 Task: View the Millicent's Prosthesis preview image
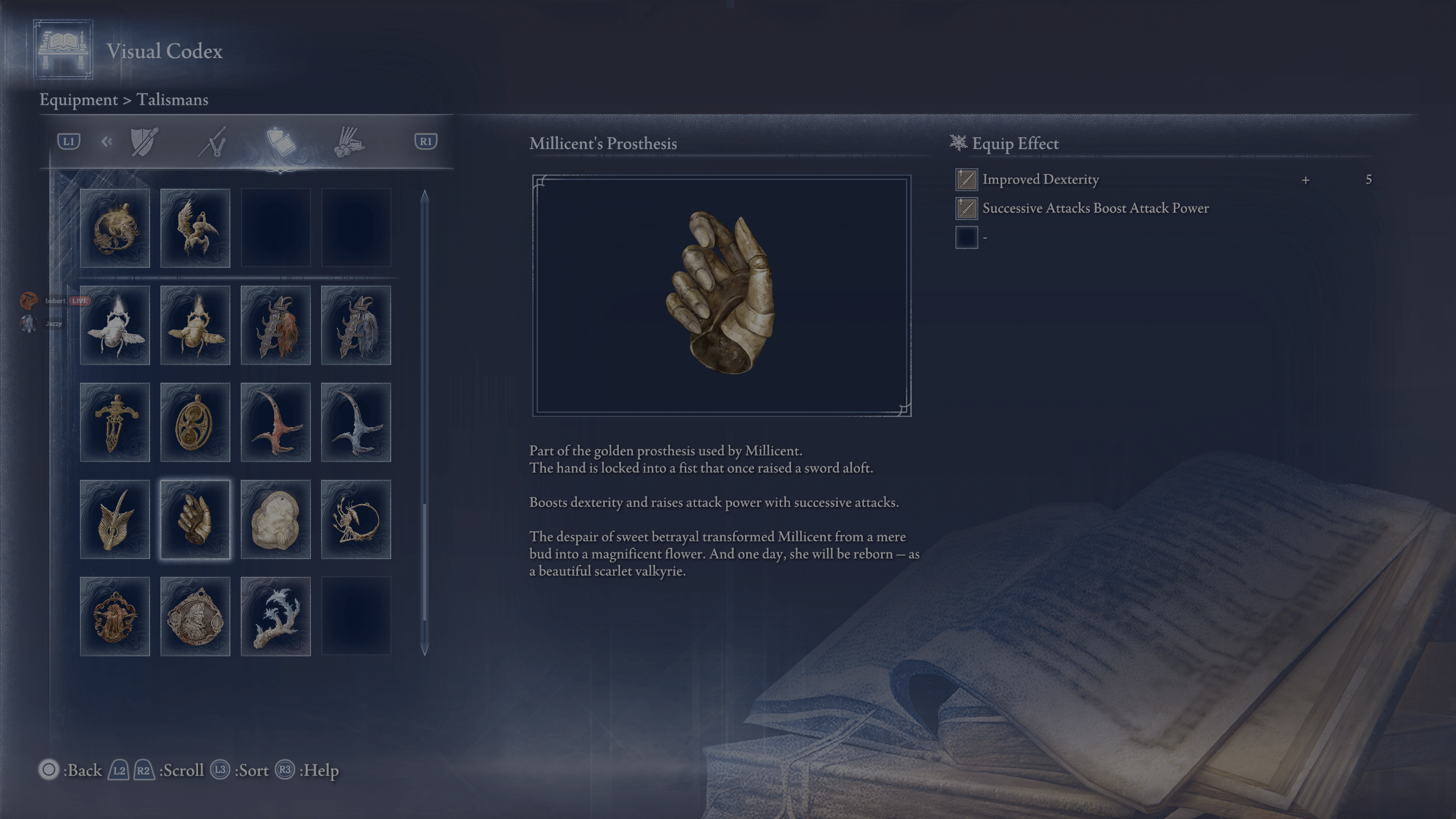[x=722, y=296]
